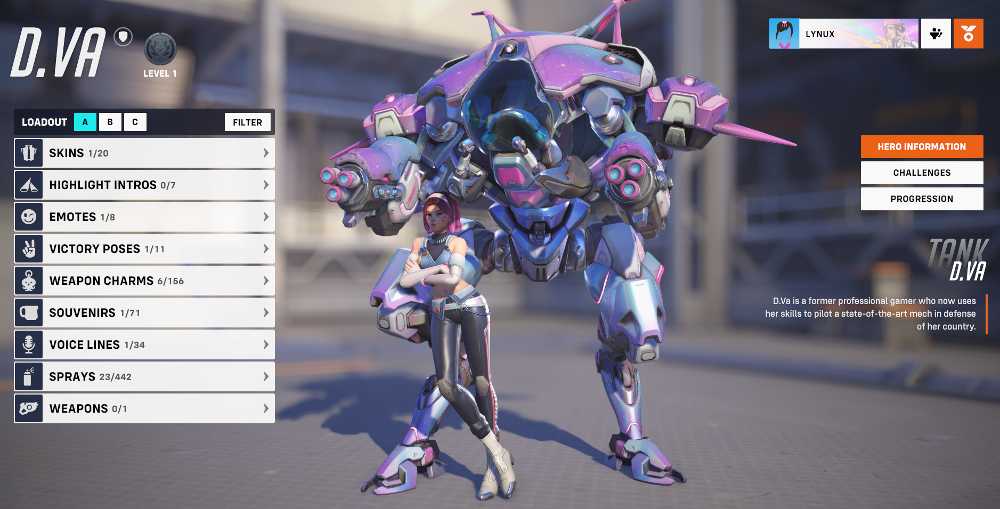1000x509 pixels.
Task: Switch to loadout C
Action: pos(135,122)
